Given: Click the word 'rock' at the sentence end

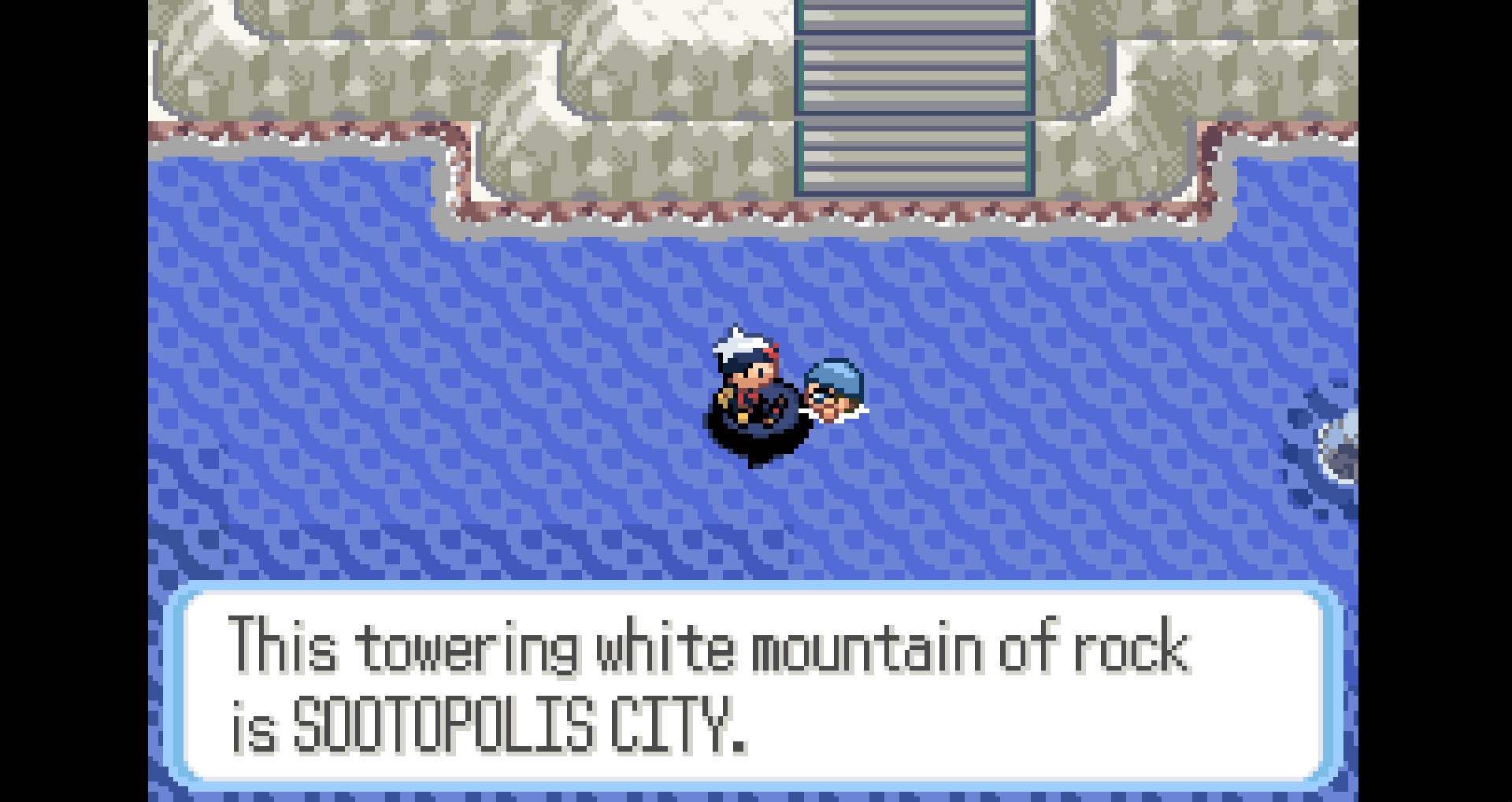Looking at the screenshot, I should [1138, 645].
